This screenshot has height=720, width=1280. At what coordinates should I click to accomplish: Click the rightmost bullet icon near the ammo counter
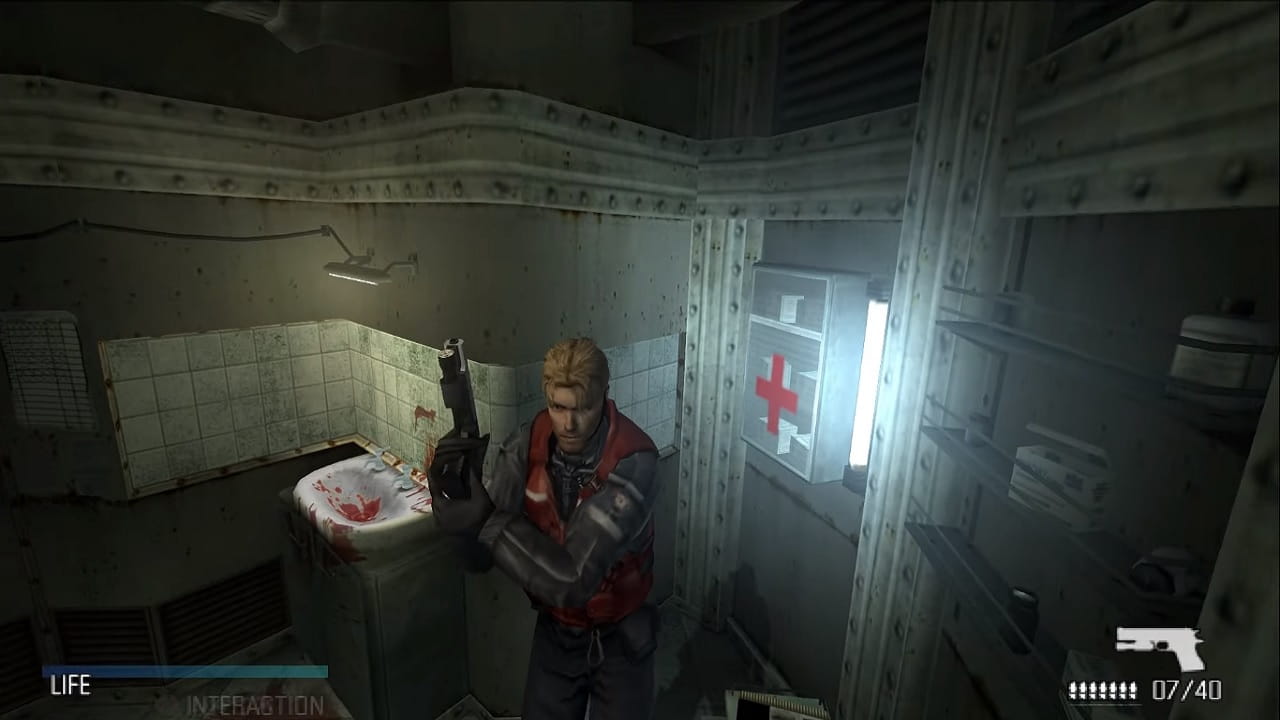point(1133,688)
